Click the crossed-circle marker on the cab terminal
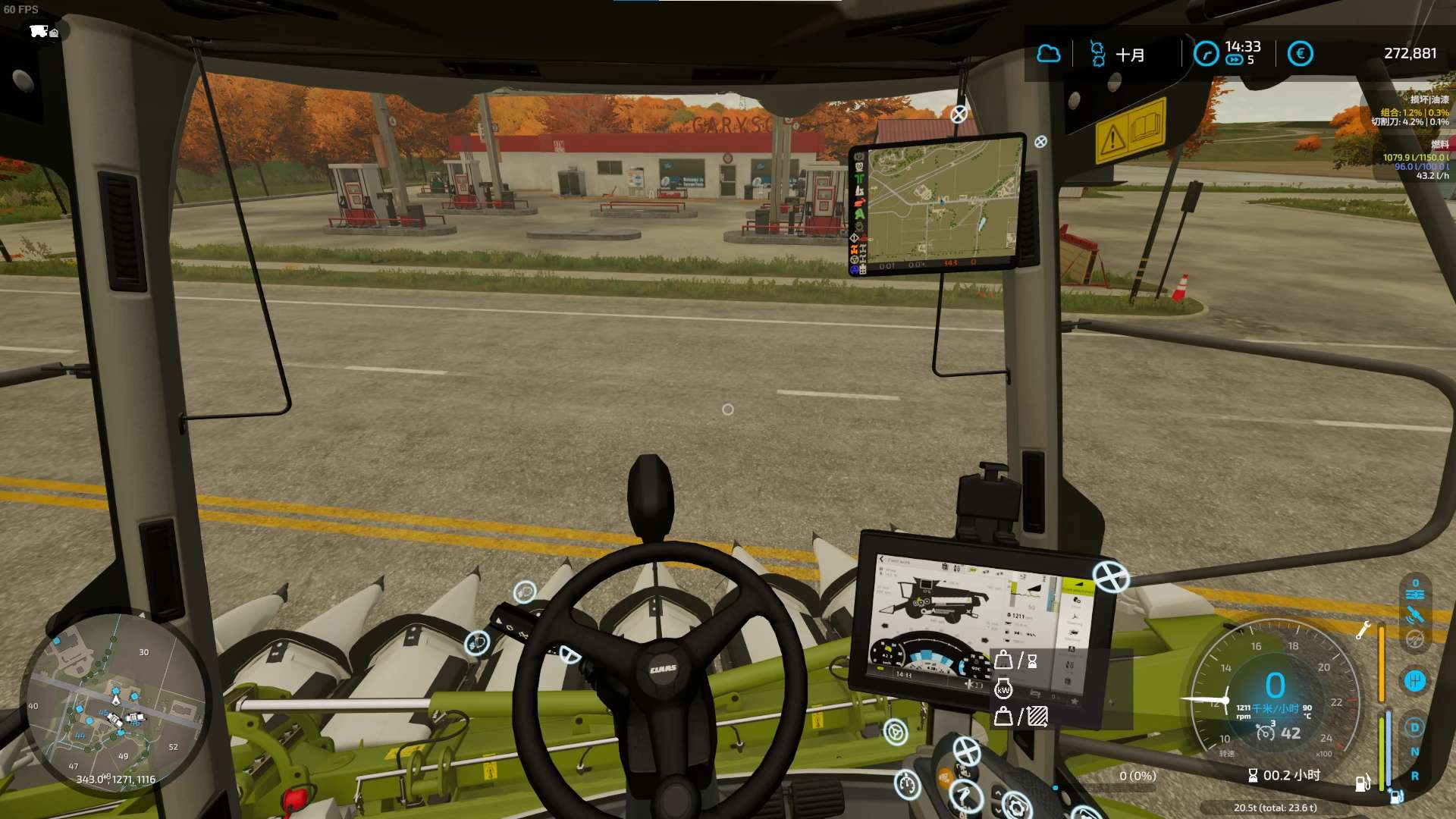 (x=1111, y=577)
